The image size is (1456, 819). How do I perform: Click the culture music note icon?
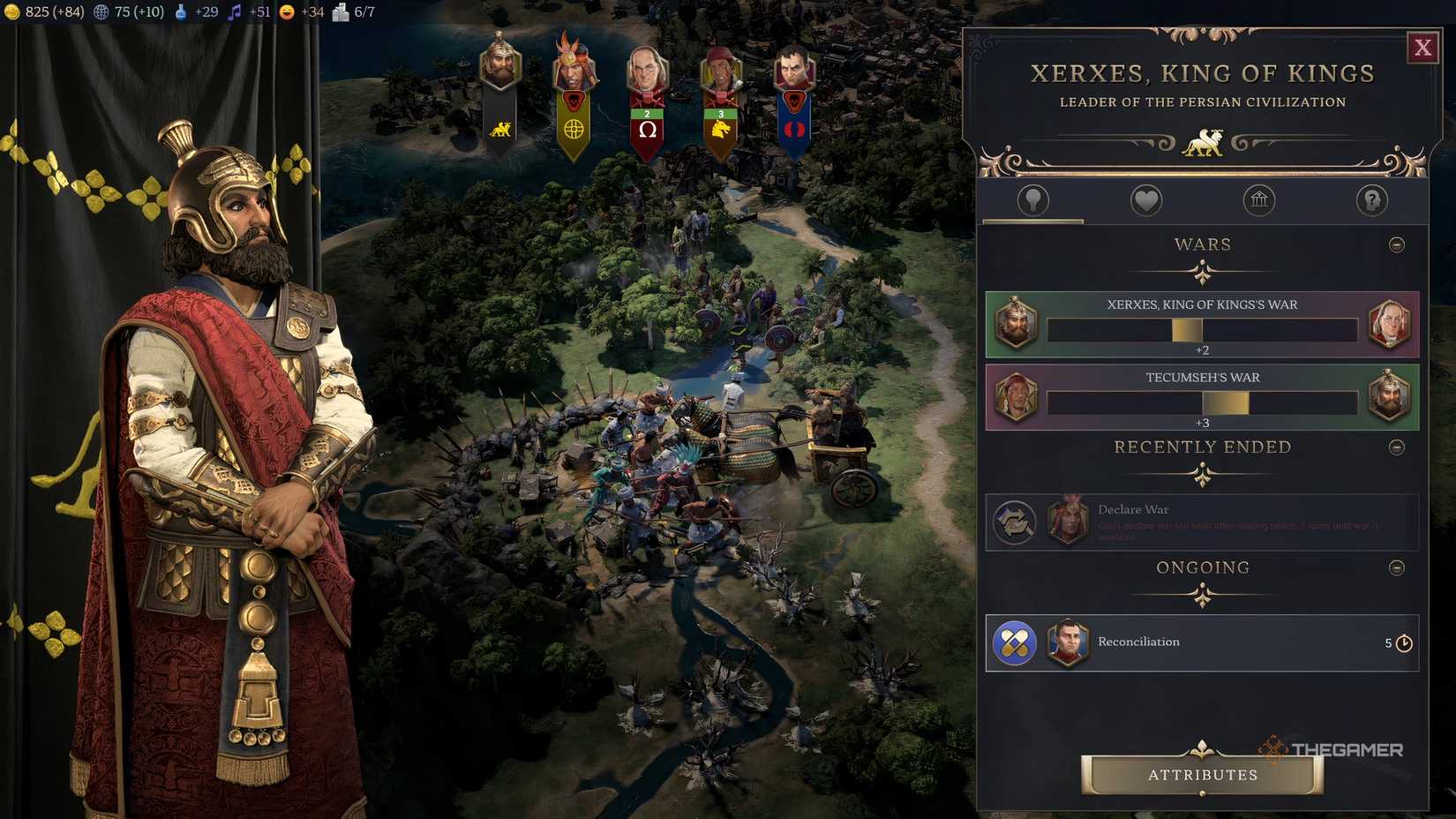(x=234, y=12)
